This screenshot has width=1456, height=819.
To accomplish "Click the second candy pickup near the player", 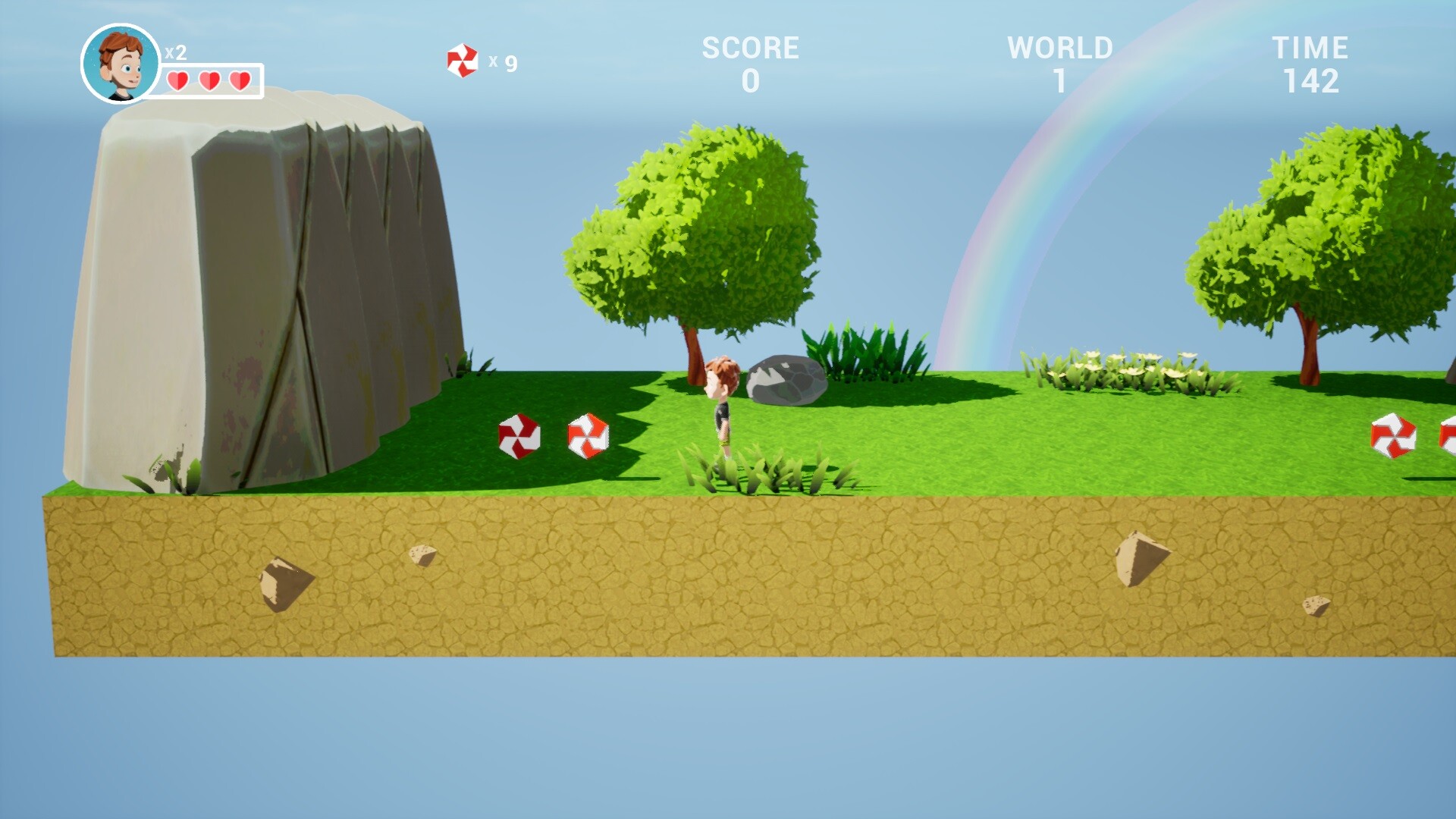I will (586, 434).
